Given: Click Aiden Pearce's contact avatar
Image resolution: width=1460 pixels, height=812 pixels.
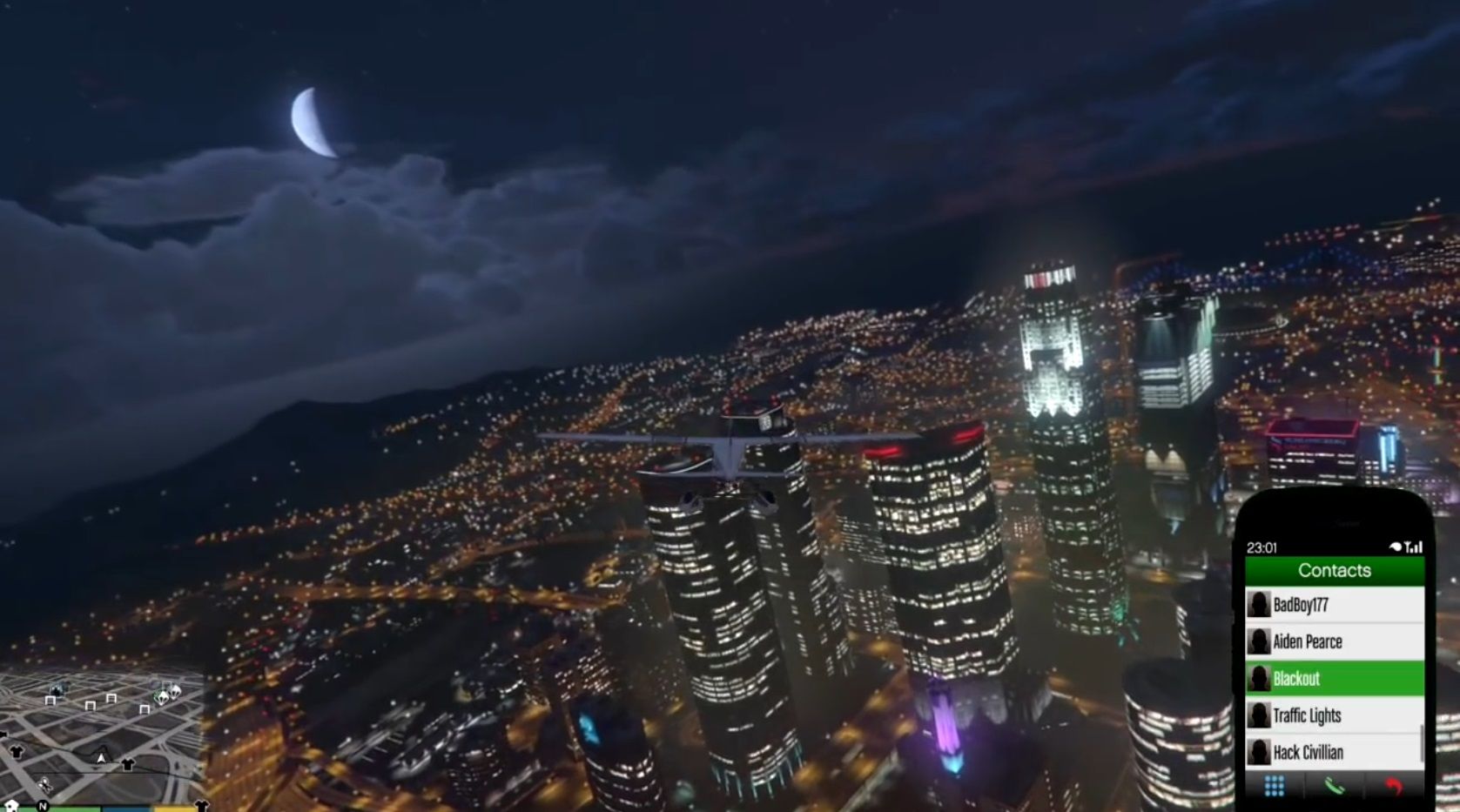Looking at the screenshot, I should pos(1259,641).
